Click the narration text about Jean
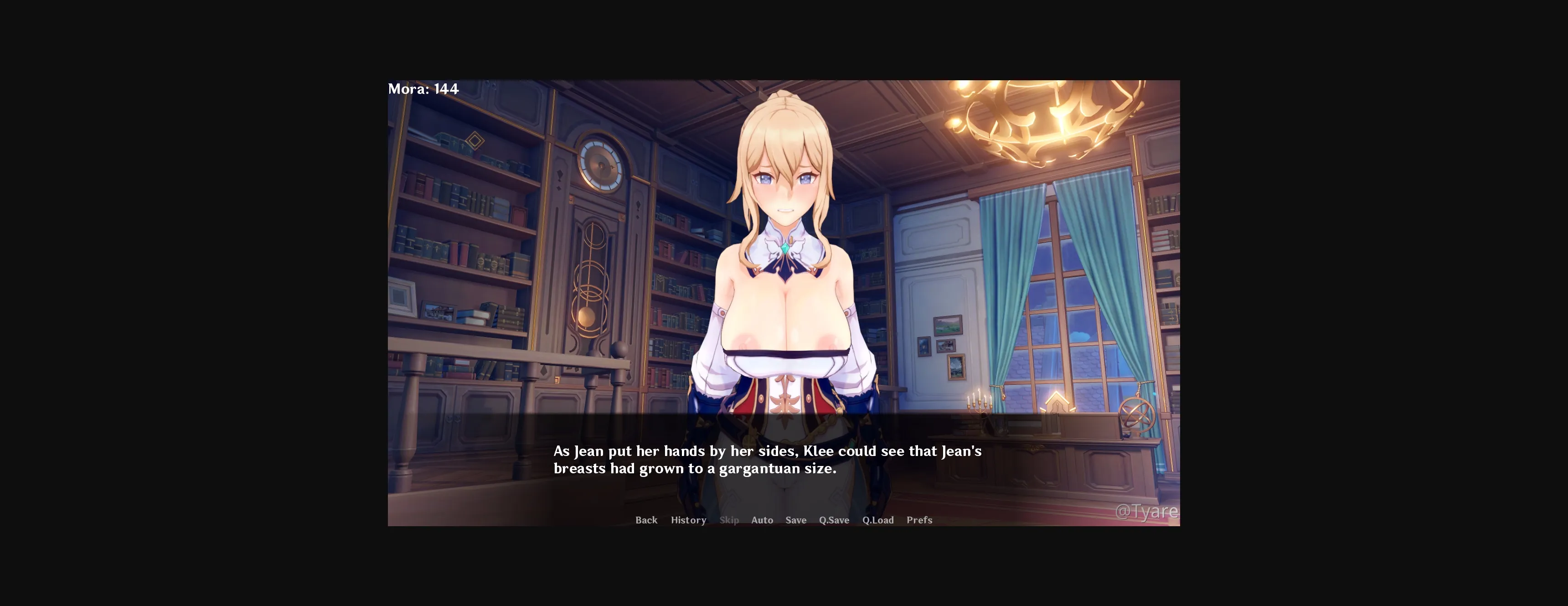Image resolution: width=1568 pixels, height=606 pixels. tap(767, 460)
